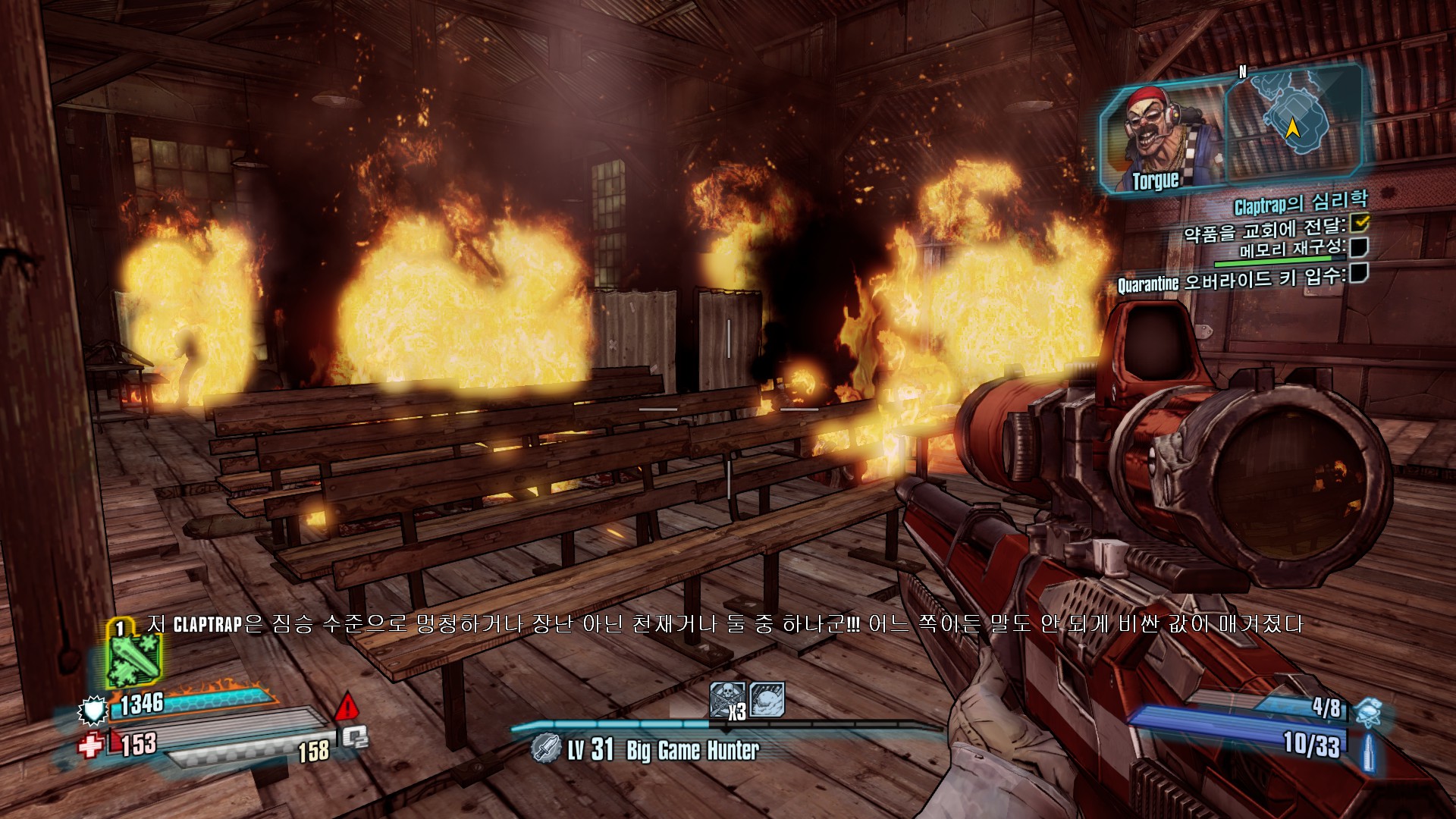Click the grenade icon by 4/8
The width and height of the screenshot is (1456, 819).
tap(1367, 711)
